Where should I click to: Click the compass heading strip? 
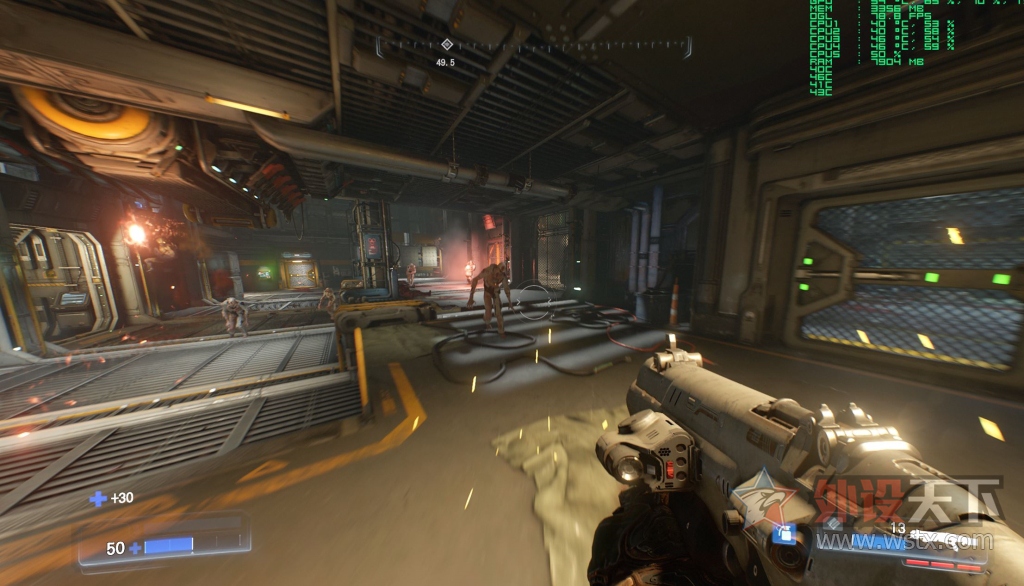534,46
